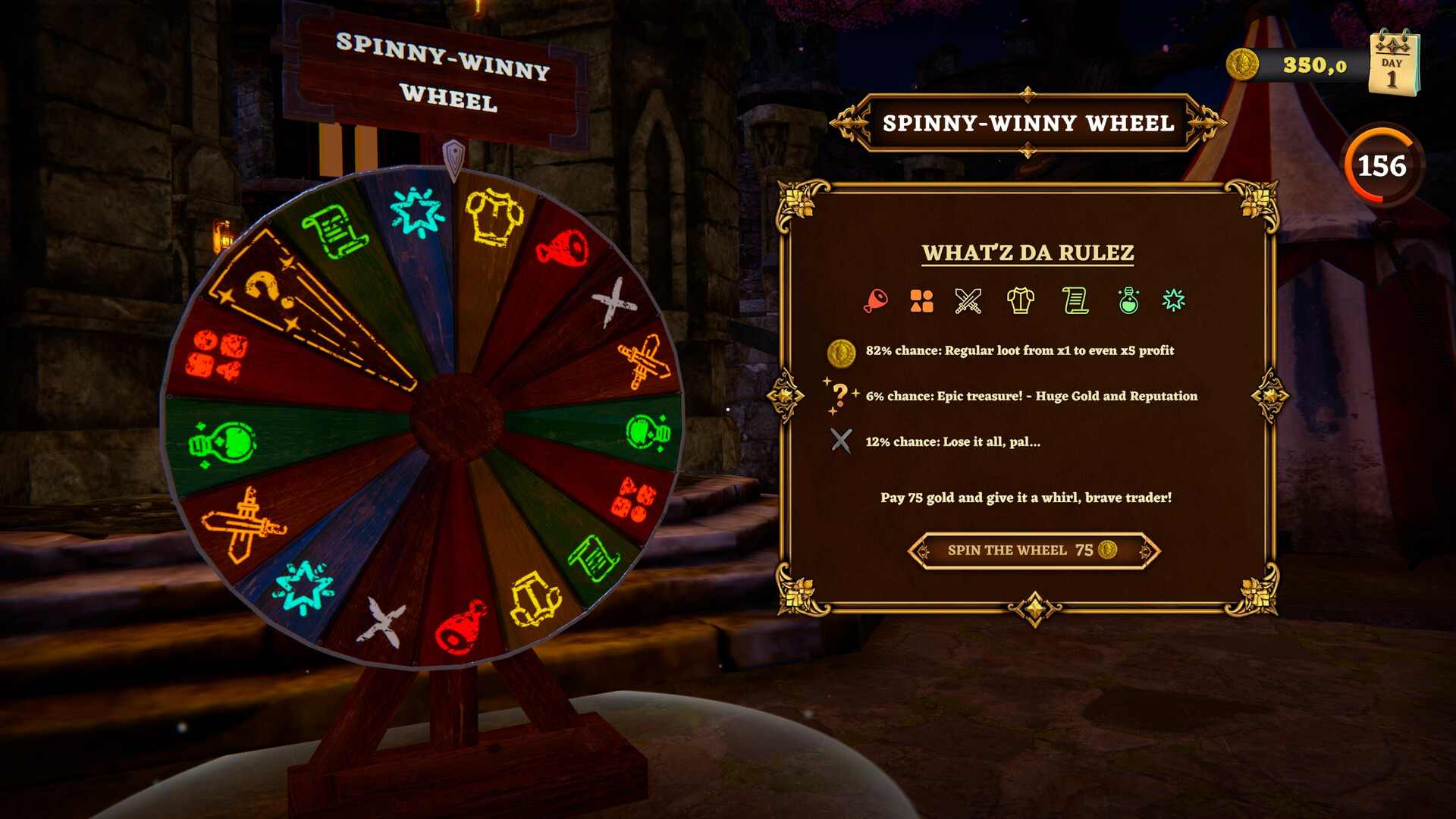Viewport: 1456px width, 819px height.
Task: Choose the green potion icon in rules
Action: coord(1128,301)
